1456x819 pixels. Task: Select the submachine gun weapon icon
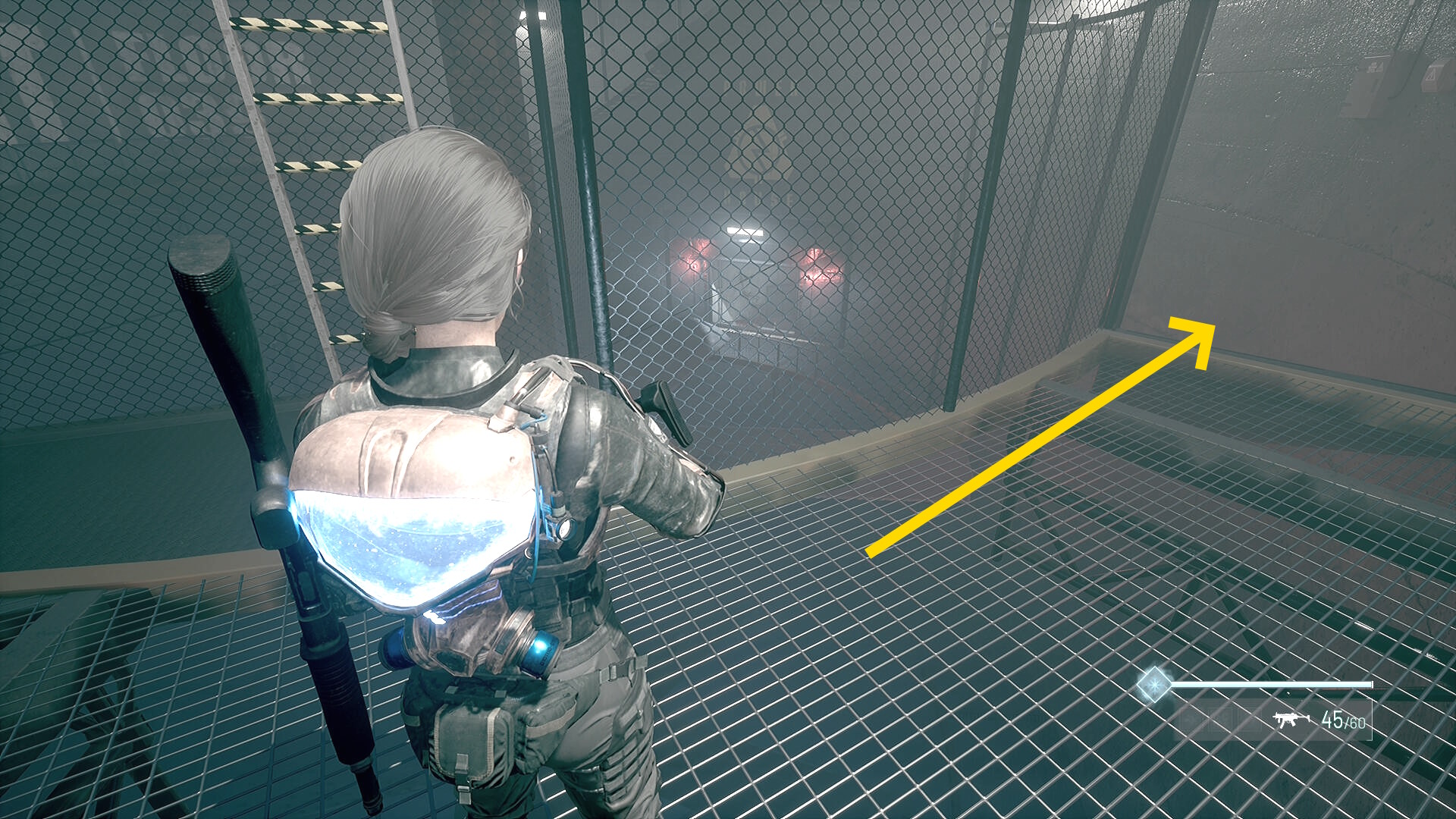coord(1291,719)
